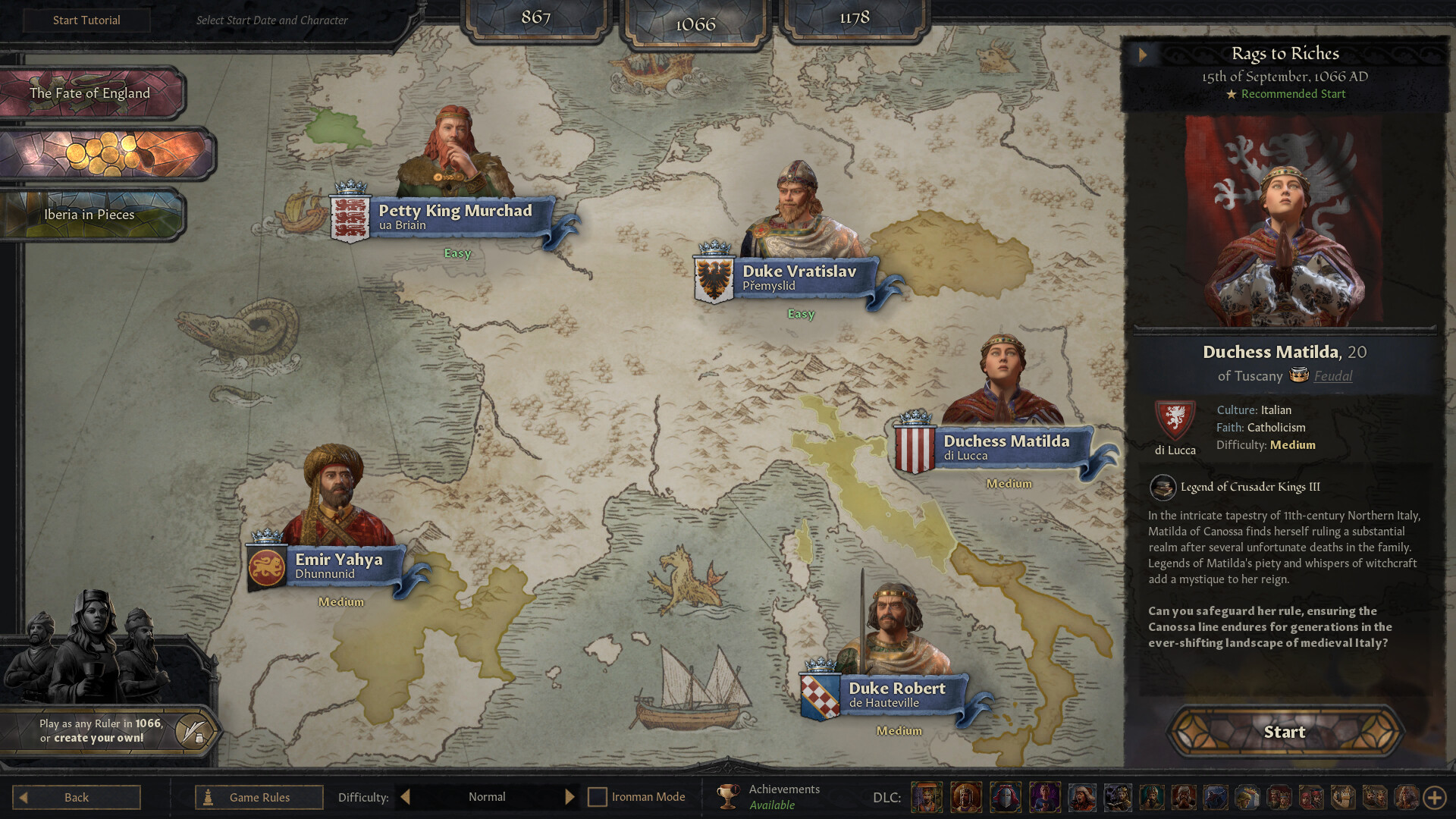Click the di Lucca coat of arms

pyautogui.click(x=1174, y=422)
